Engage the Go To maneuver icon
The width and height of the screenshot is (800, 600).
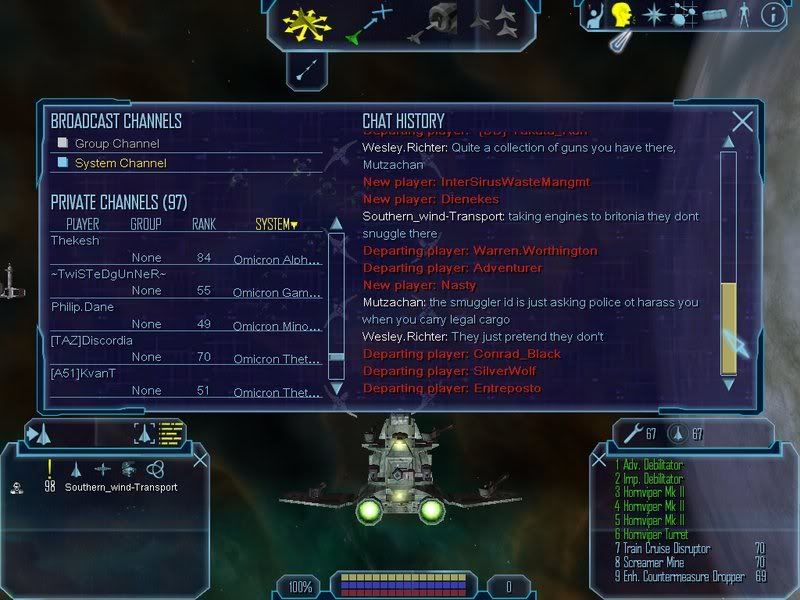tap(368, 24)
